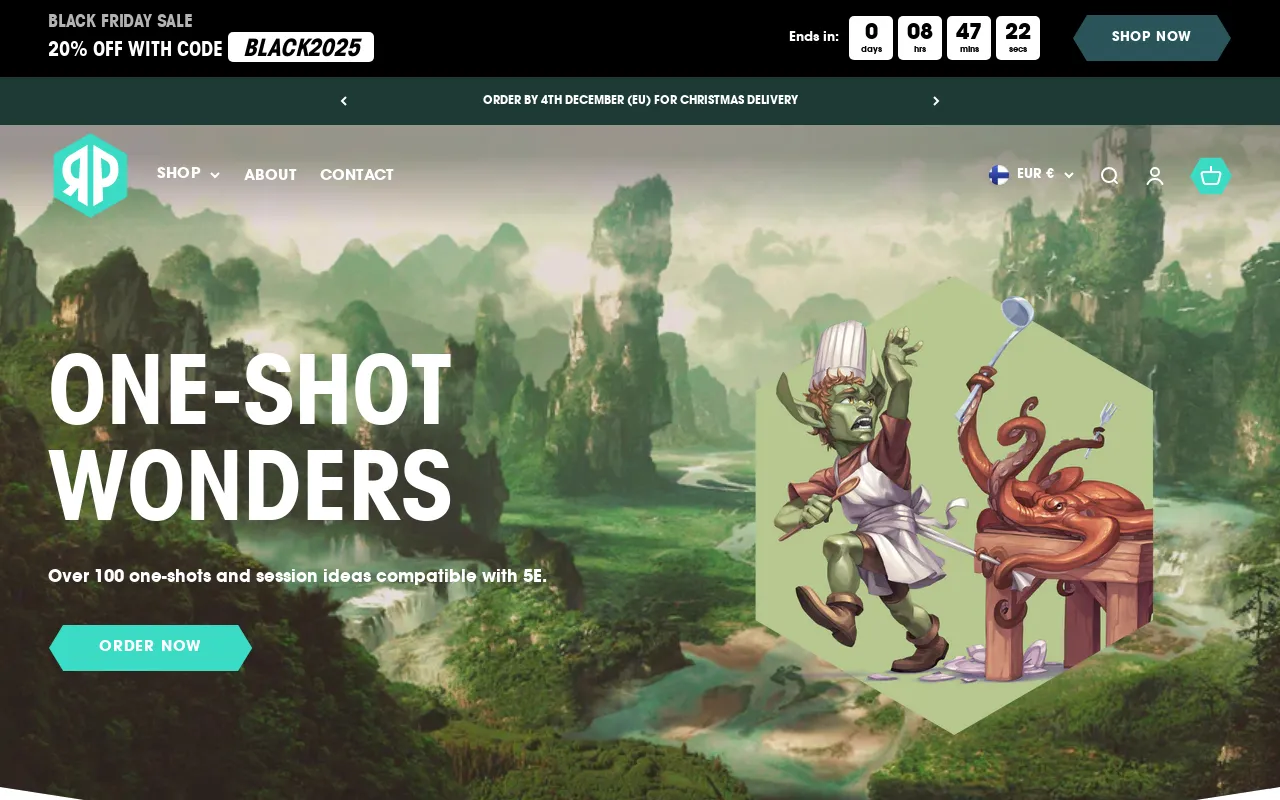This screenshot has width=1280, height=800.
Task: Open the EUR € currency selector
Action: (1035, 174)
